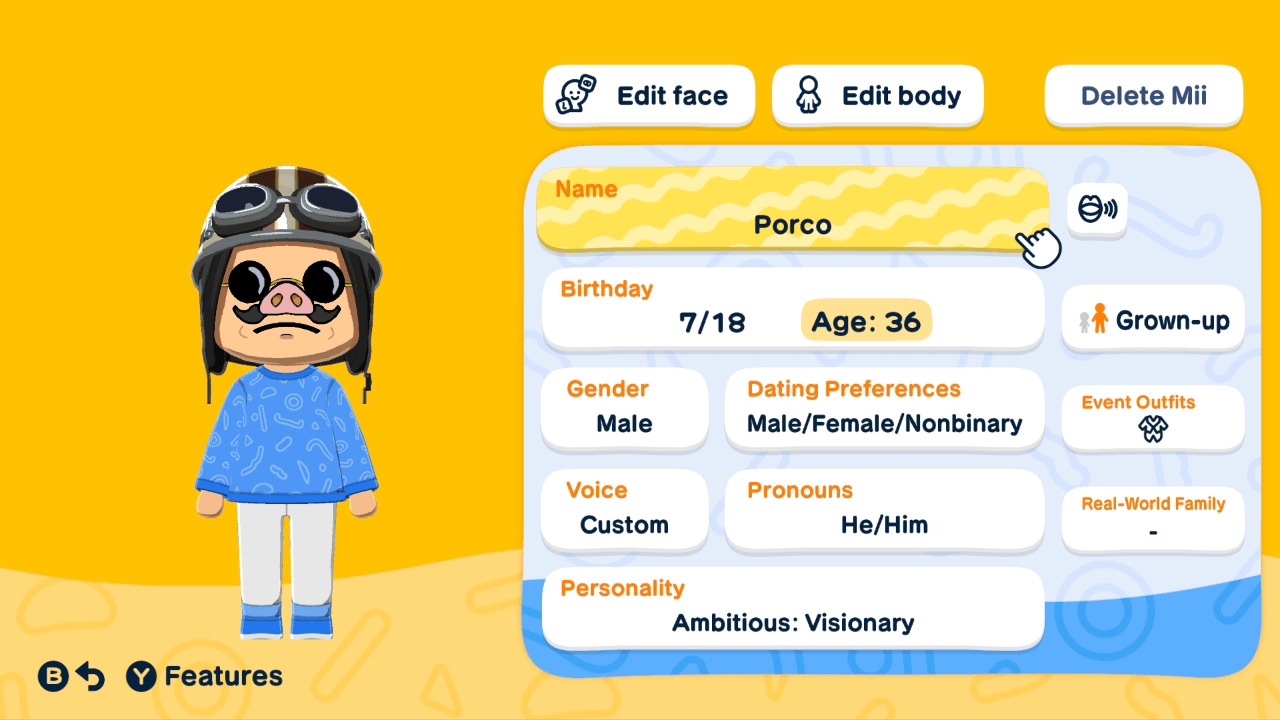
Task: Open the Gender selector showing Male
Action: [x=624, y=410]
